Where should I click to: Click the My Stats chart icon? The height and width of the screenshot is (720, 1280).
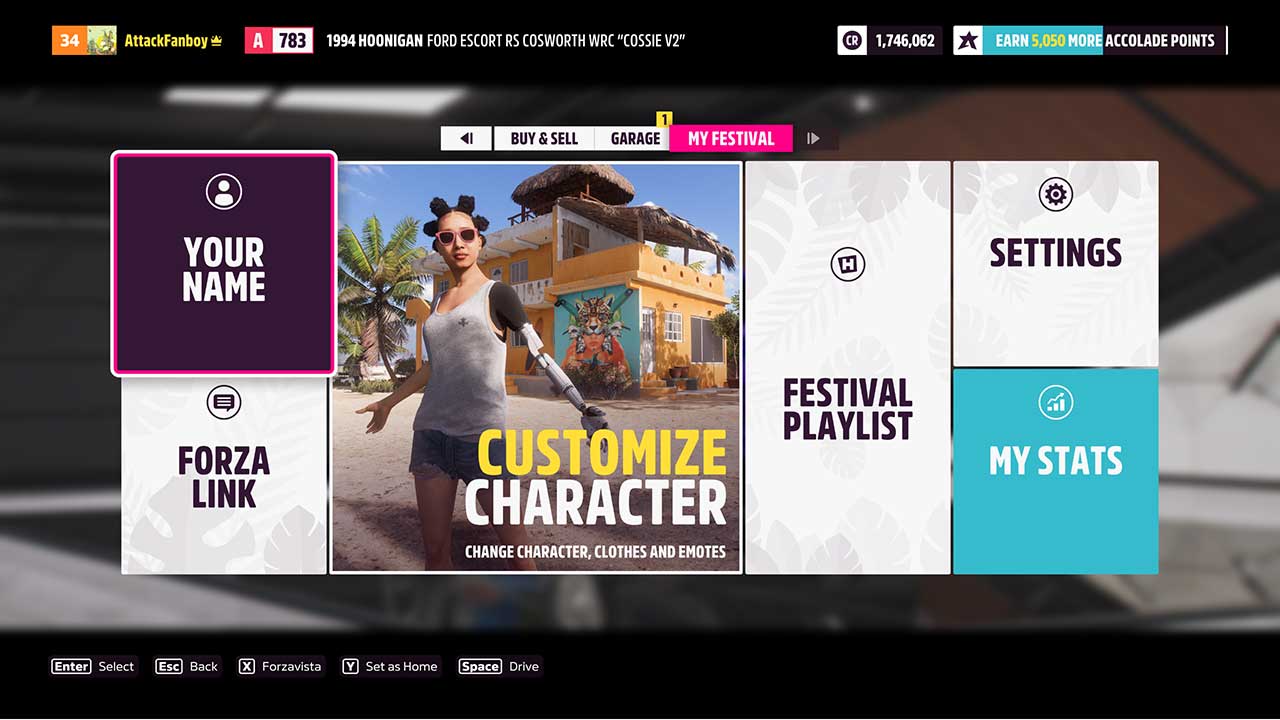[x=1055, y=401]
